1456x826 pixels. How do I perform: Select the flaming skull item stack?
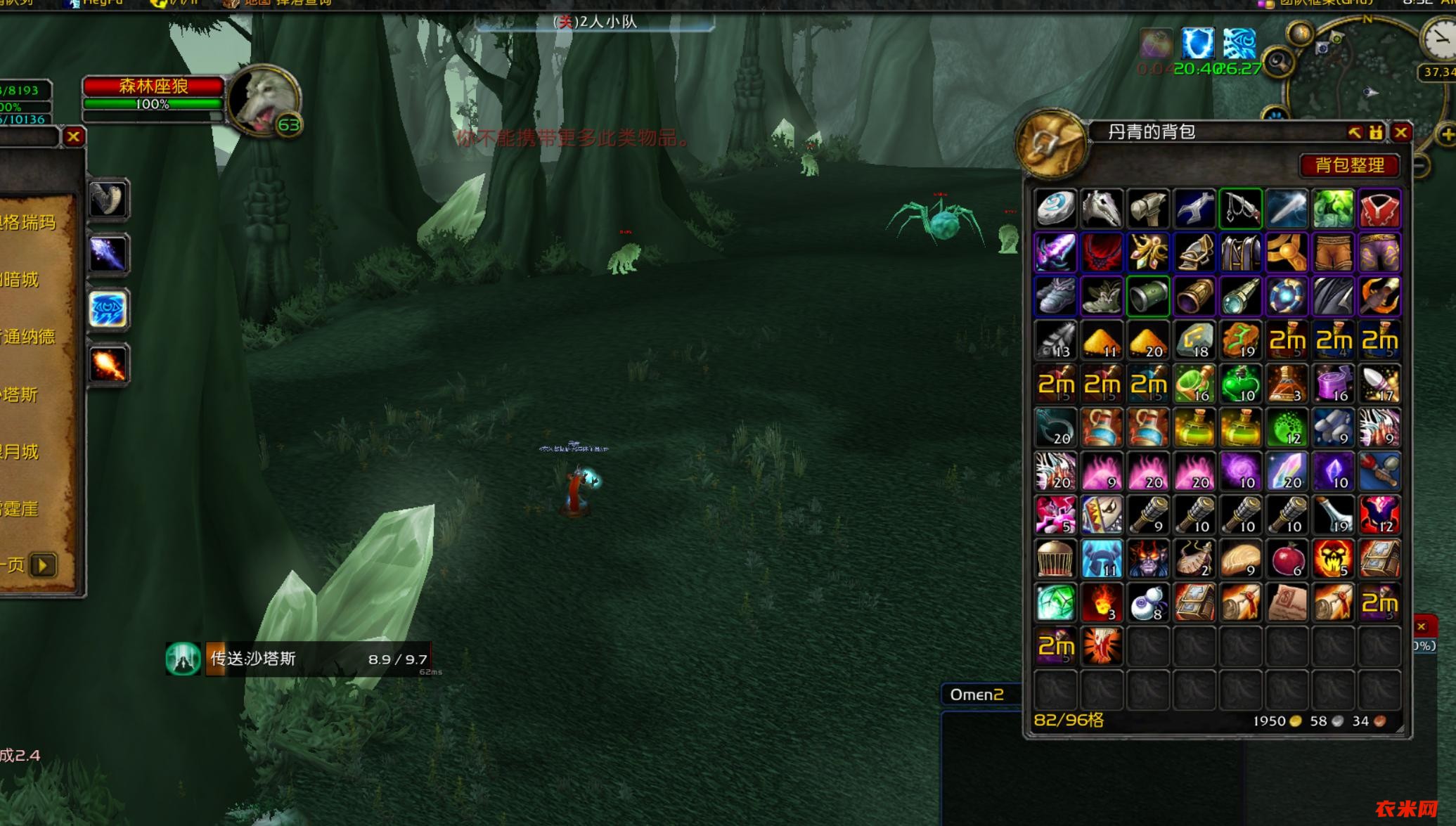tap(1333, 560)
